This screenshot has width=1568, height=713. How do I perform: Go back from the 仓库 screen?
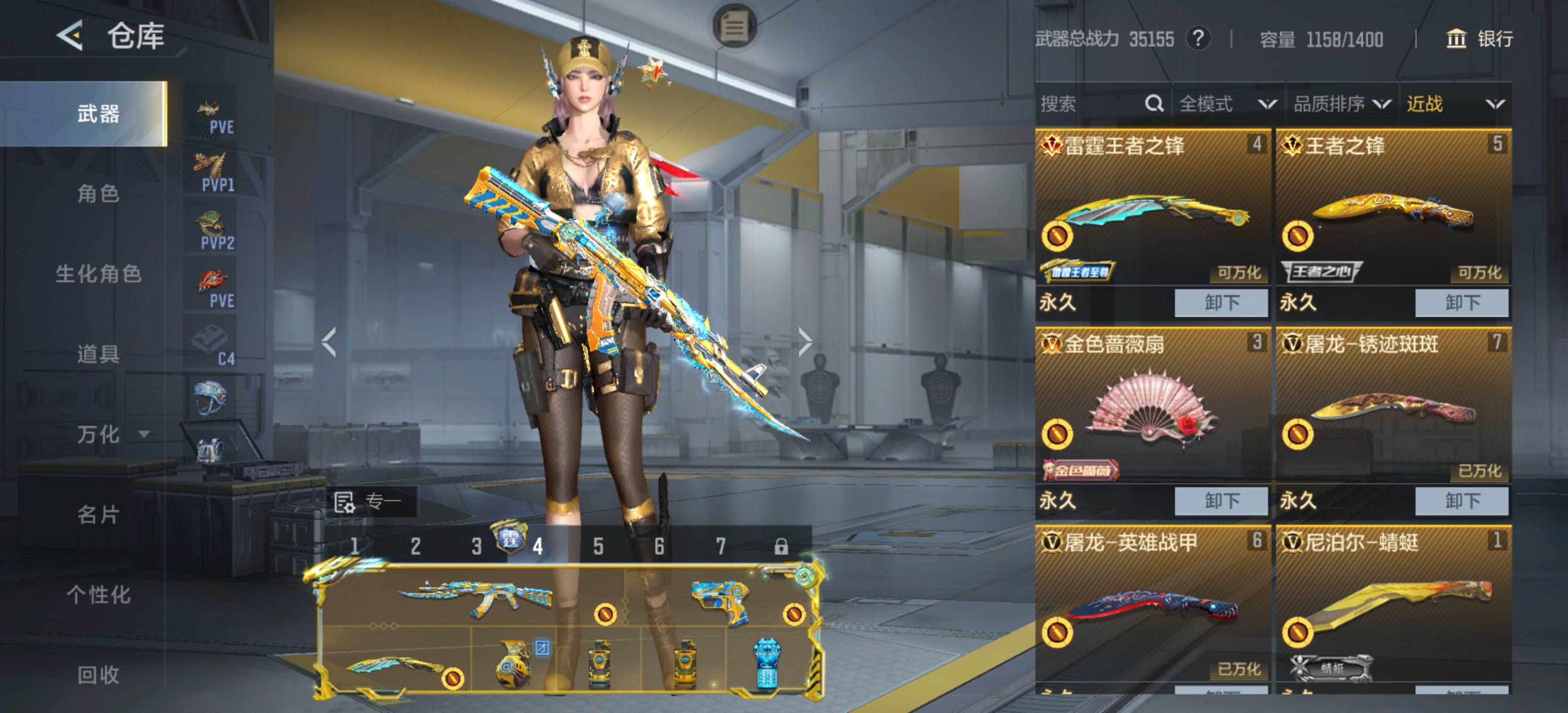click(x=69, y=36)
